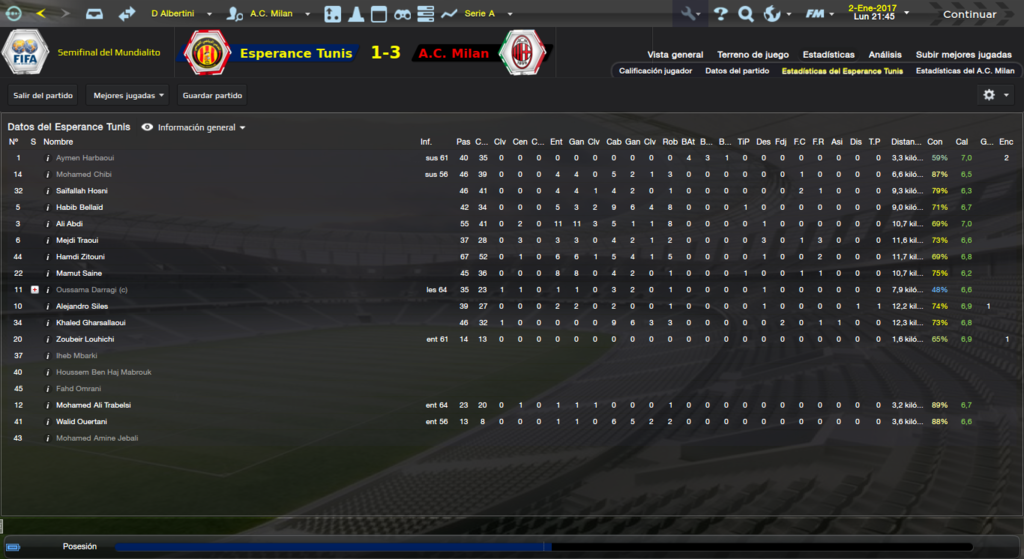The width and height of the screenshot is (1024, 559).
Task: View Estadísticas del A.C. Milan
Action: pos(965,71)
